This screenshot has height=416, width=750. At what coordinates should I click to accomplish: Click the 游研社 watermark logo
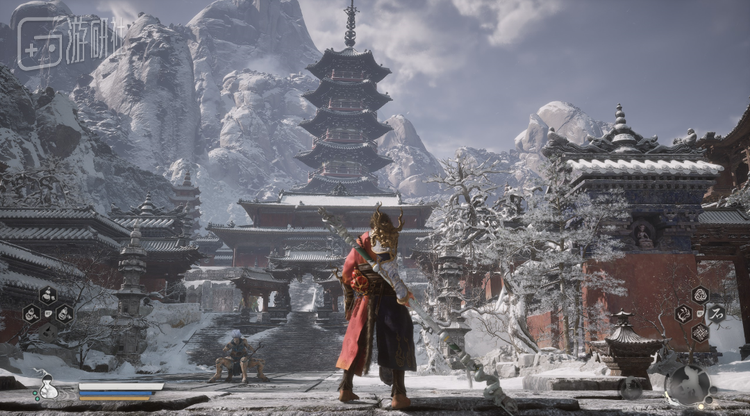65,42
